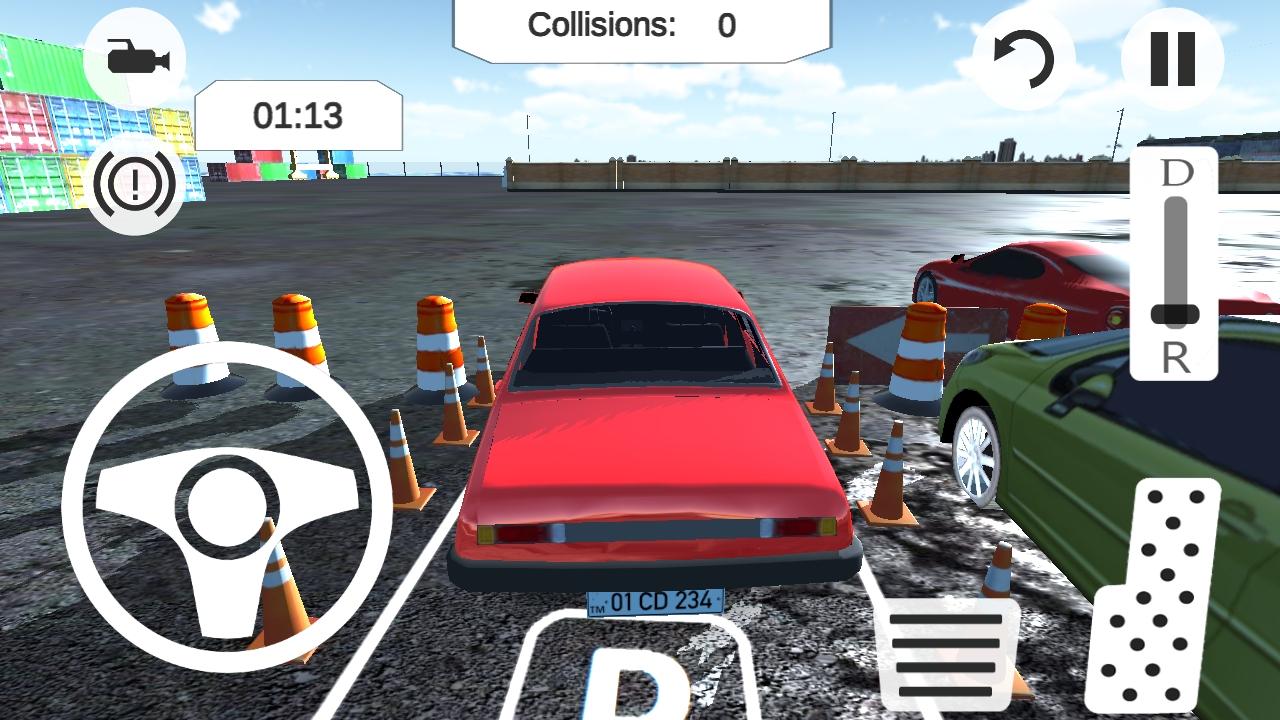
Task: Tap the steering wheel control
Action: 226,506
